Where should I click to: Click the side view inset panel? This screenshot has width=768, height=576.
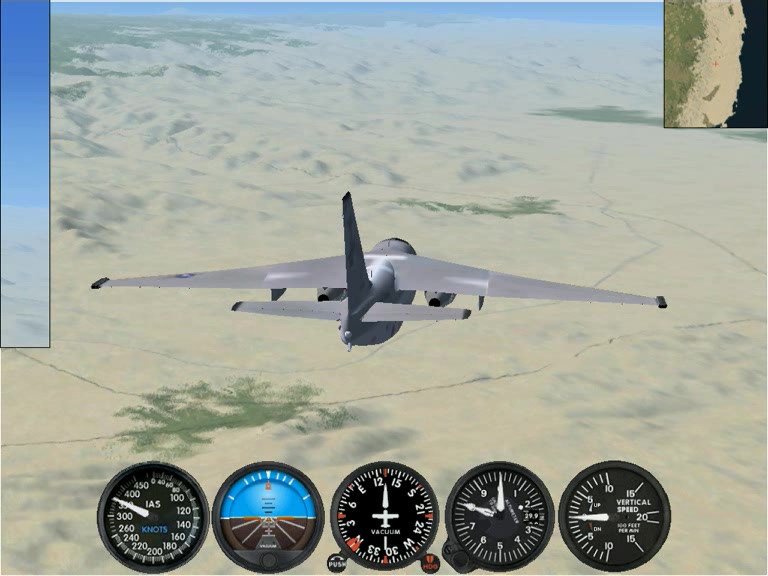point(24,174)
